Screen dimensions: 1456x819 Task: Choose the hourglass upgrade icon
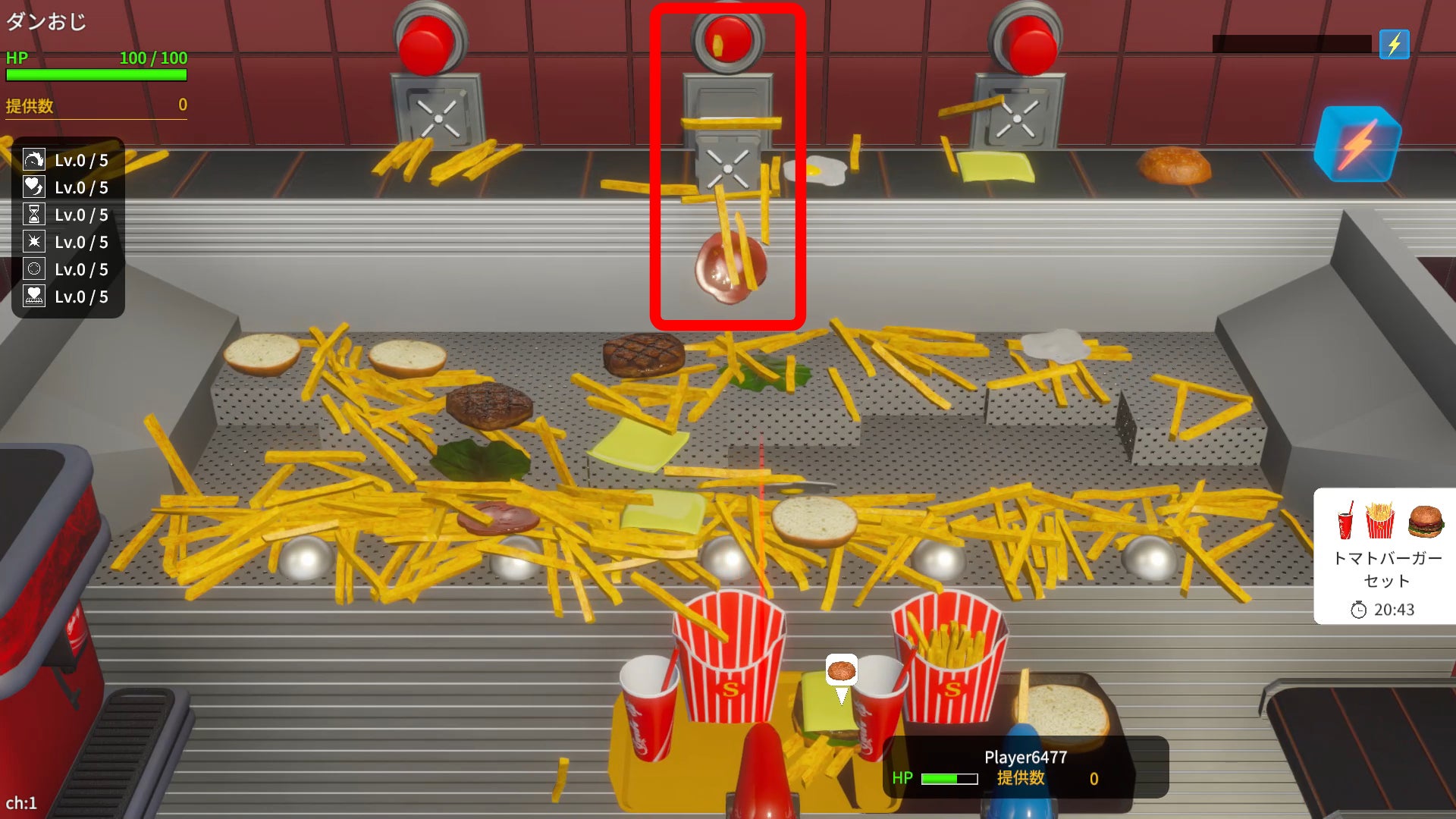(34, 215)
